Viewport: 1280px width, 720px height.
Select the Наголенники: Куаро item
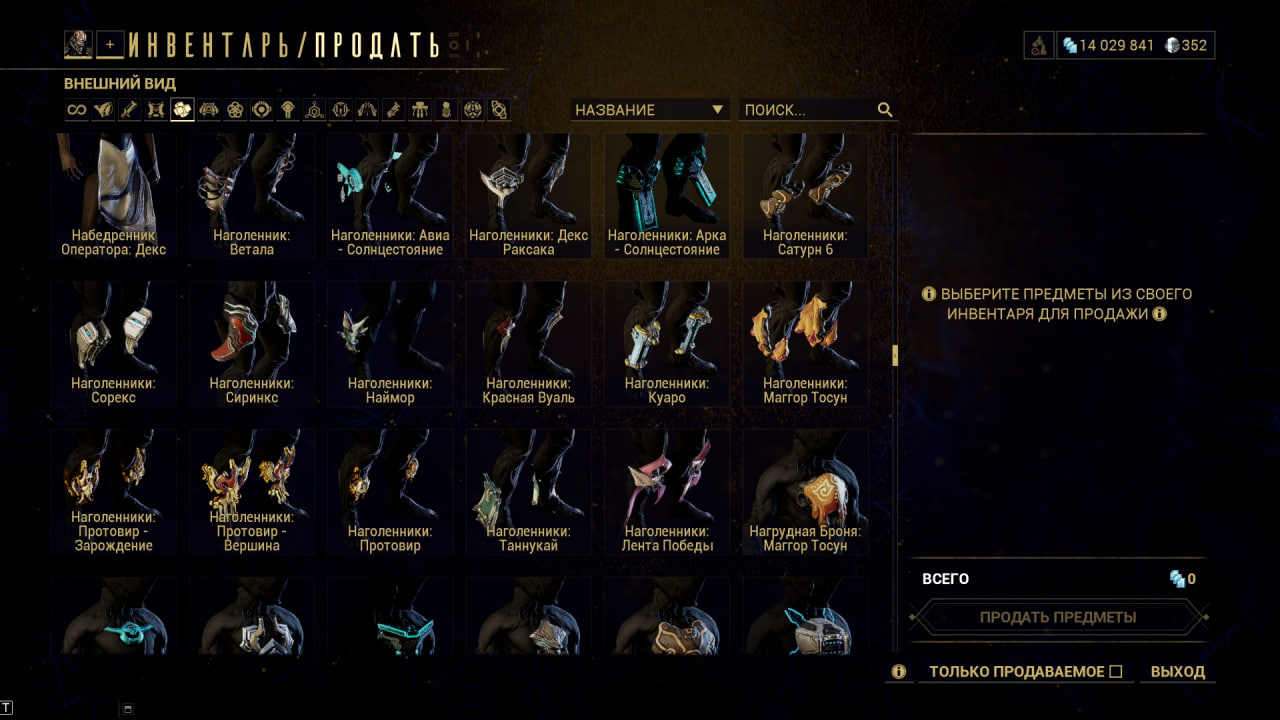(666, 343)
